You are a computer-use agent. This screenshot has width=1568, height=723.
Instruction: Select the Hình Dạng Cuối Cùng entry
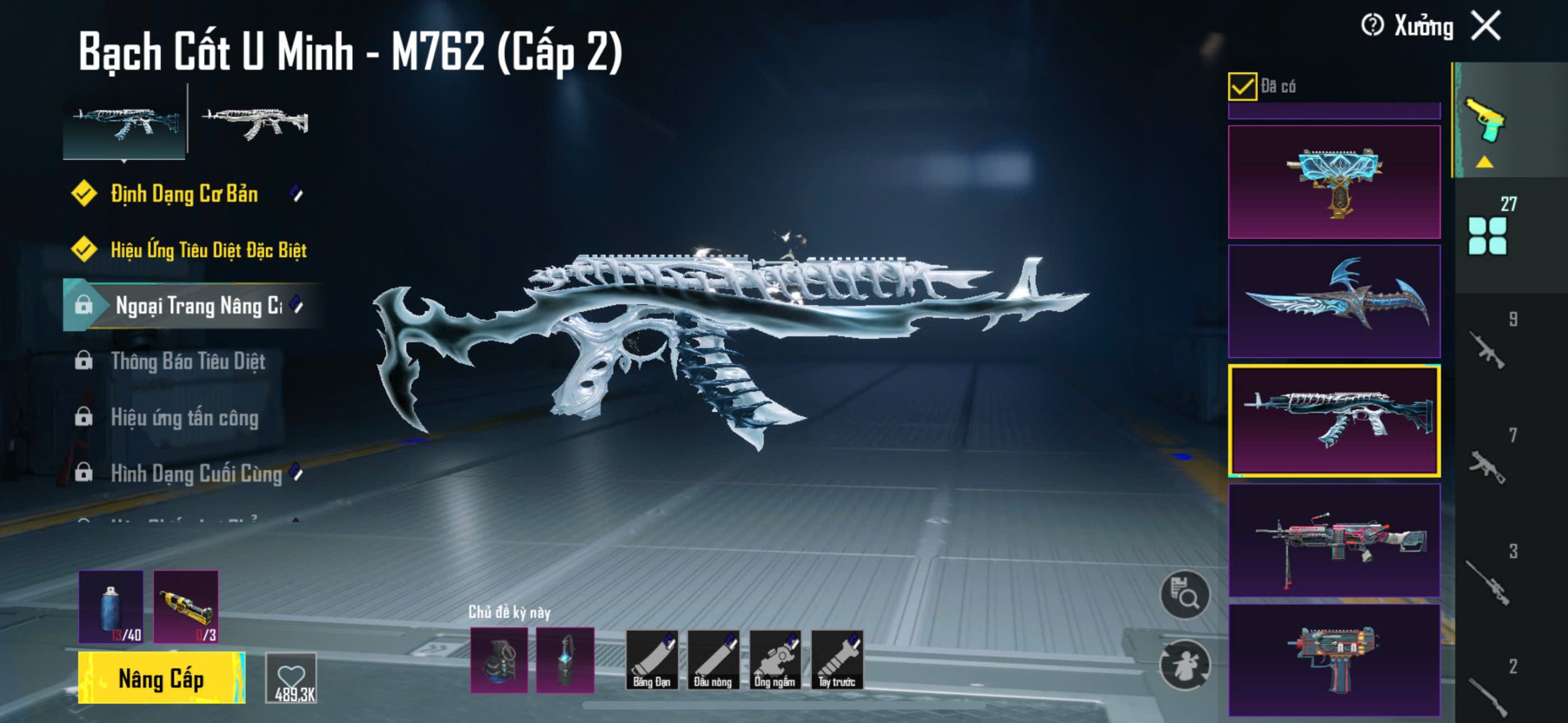(x=196, y=473)
